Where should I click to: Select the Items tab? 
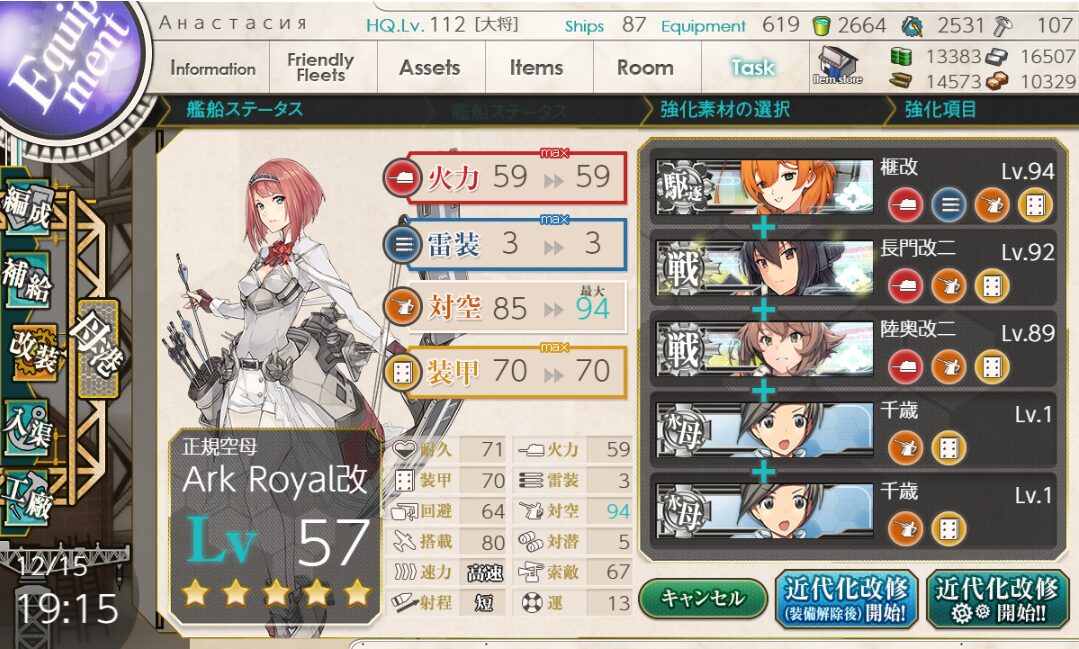pos(536,68)
